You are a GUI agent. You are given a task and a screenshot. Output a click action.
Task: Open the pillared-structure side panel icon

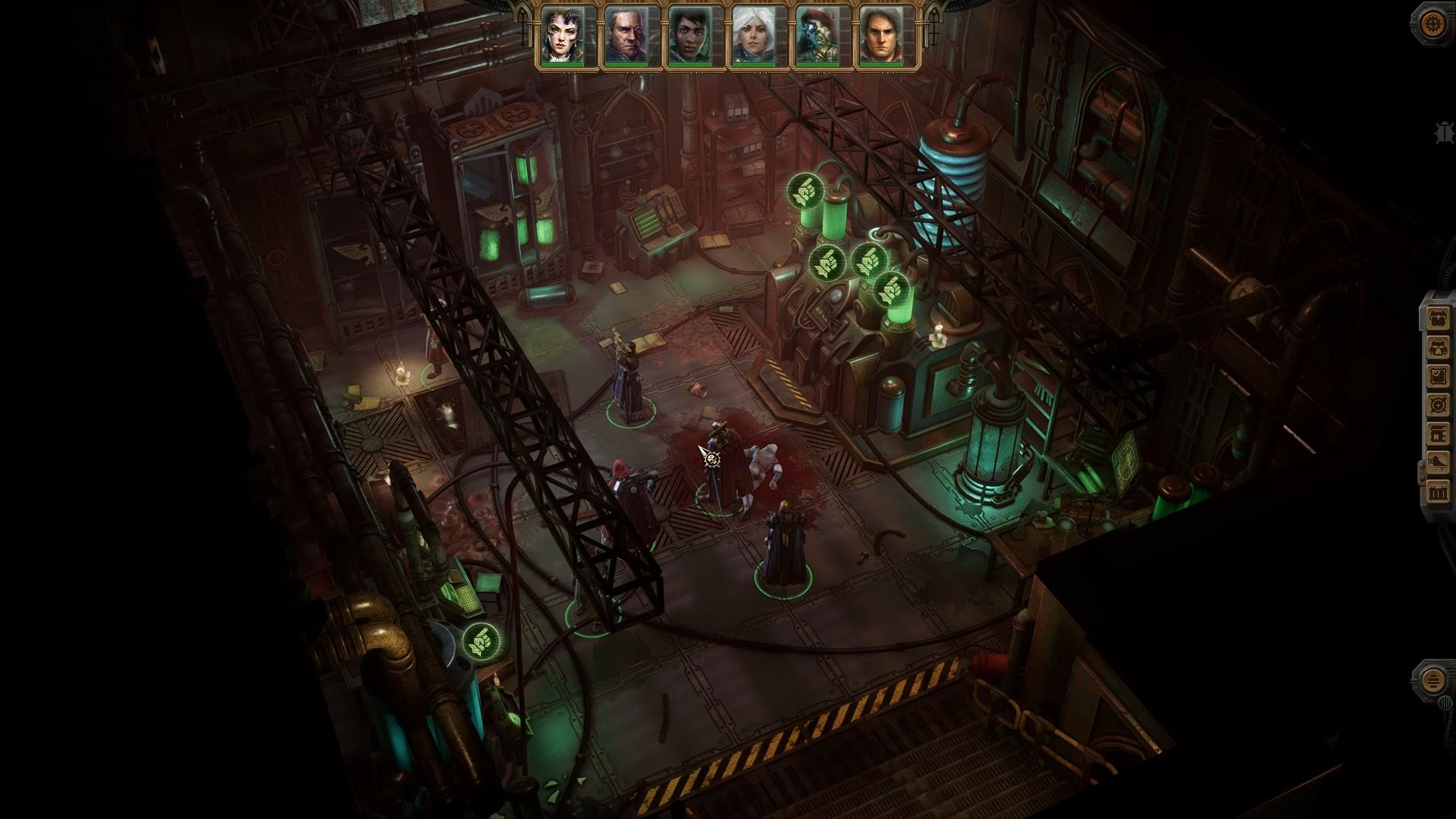[1439, 492]
